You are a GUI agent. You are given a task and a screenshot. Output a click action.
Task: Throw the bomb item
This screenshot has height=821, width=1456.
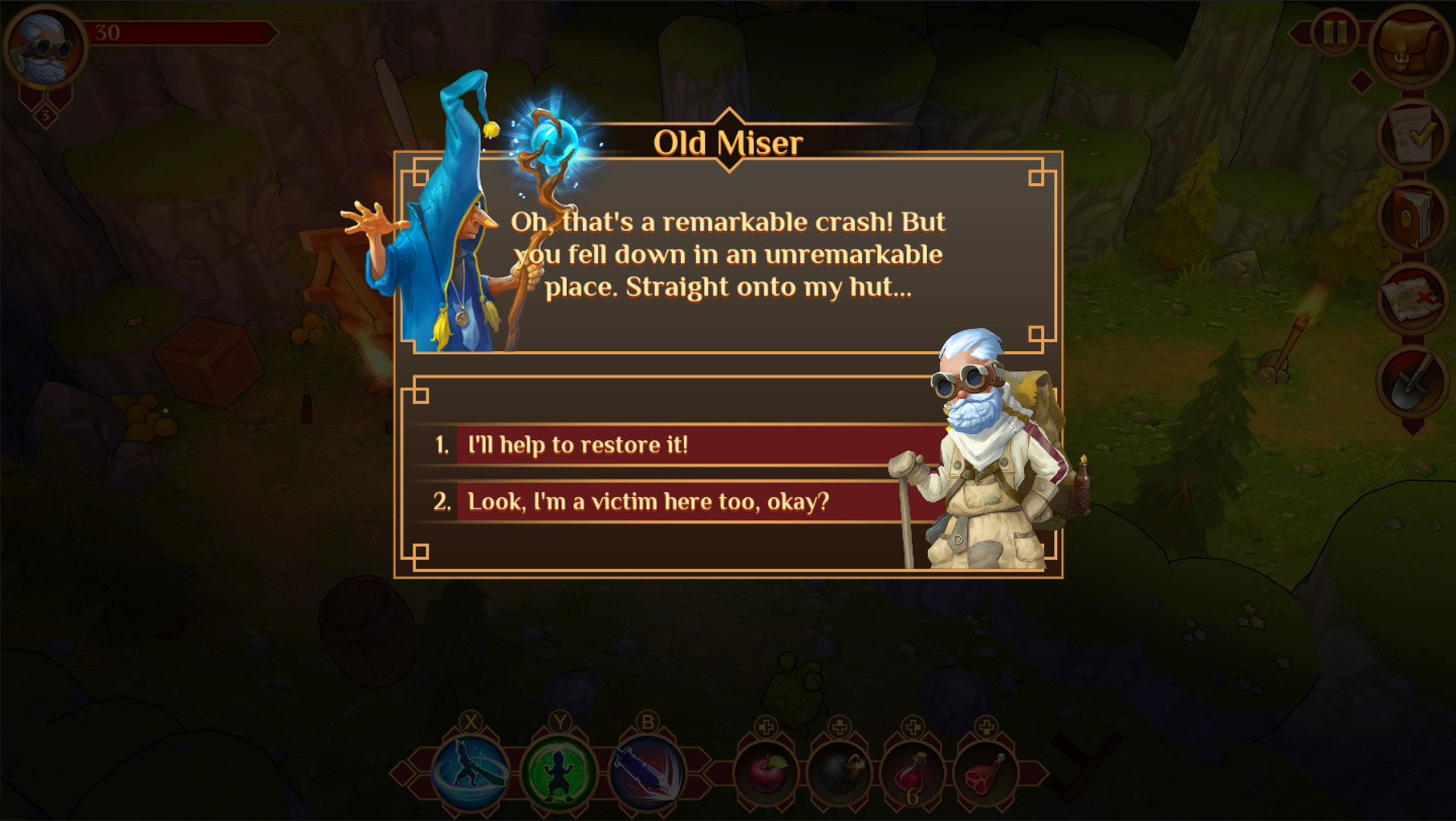pyautogui.click(x=838, y=771)
